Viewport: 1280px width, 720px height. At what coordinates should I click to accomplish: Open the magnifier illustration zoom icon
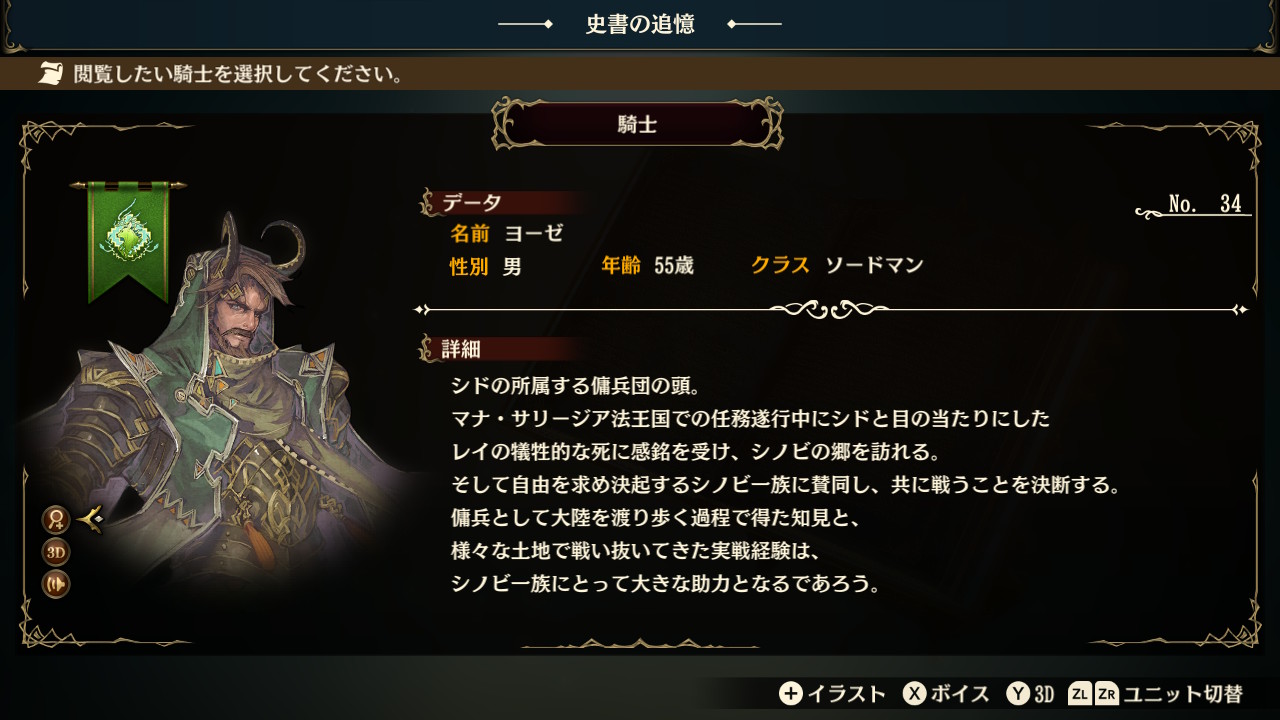(x=55, y=519)
